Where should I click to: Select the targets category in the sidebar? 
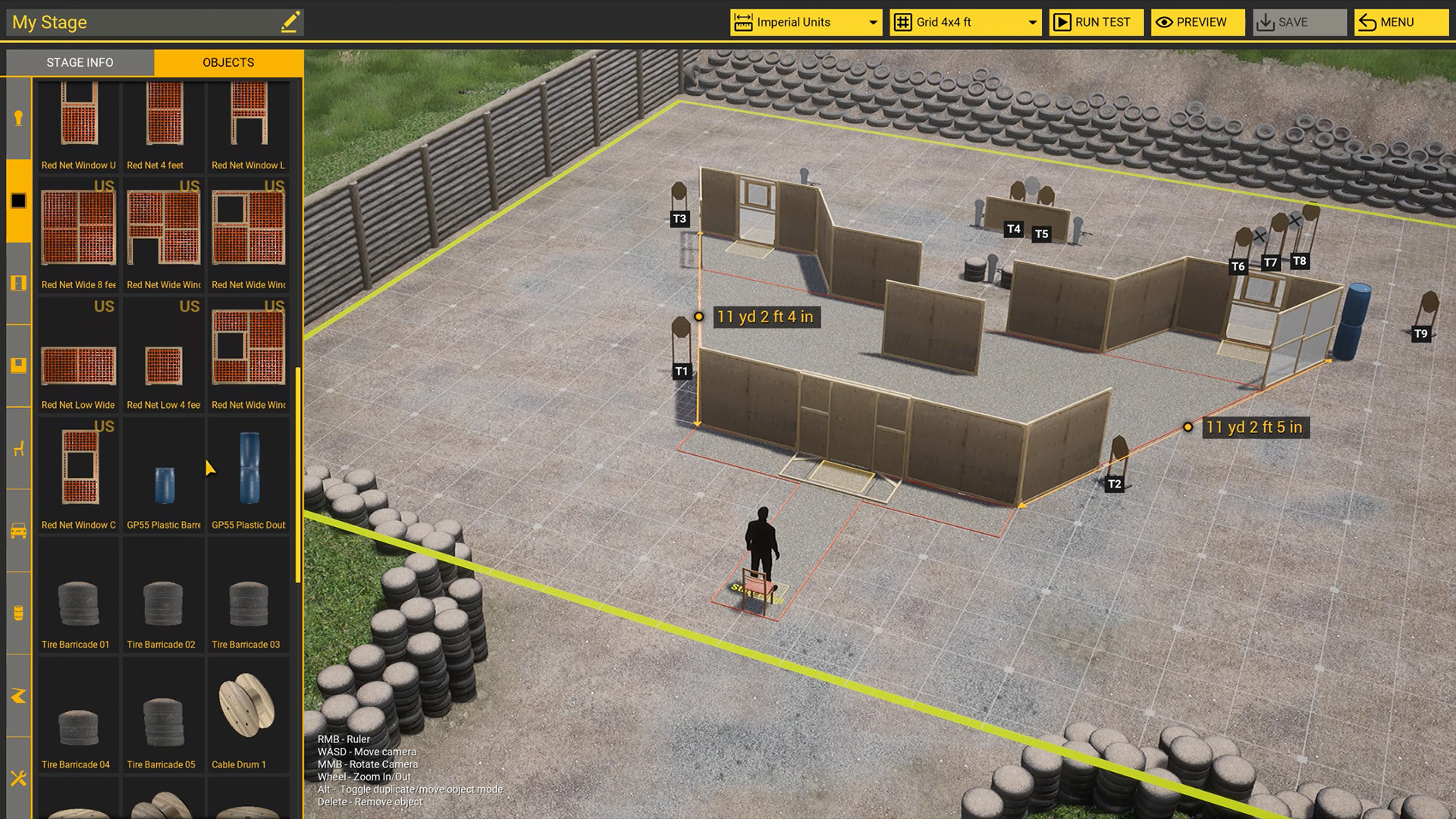coord(18,118)
